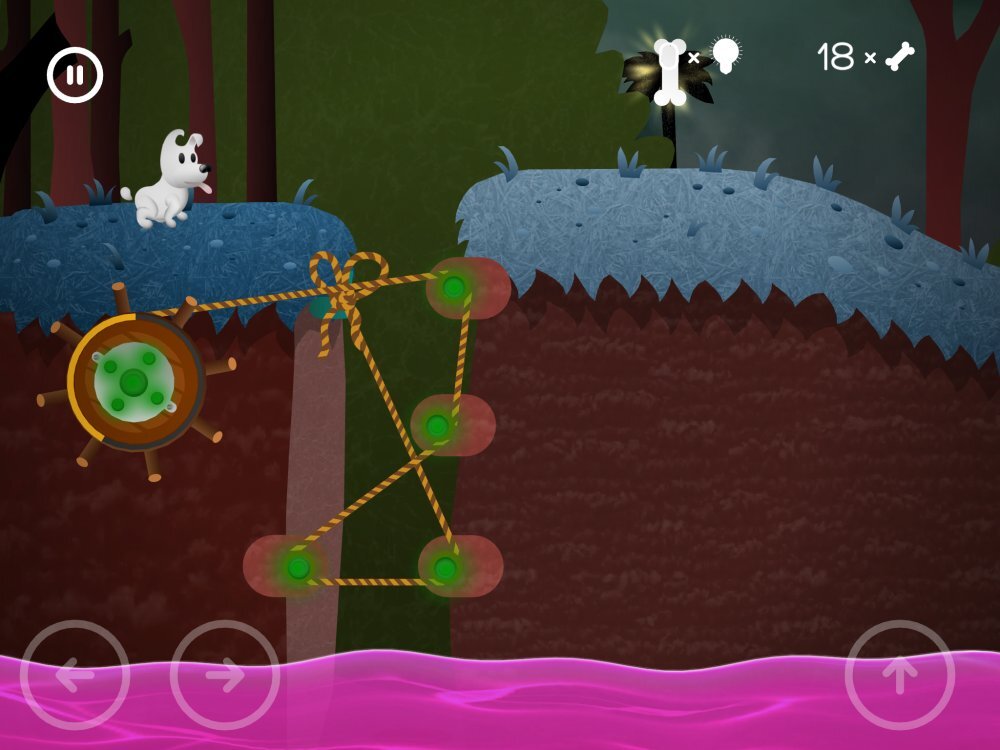Viewport: 1000px width, 750px height.
Task: Tap the right arrow move control
Action: coord(225,675)
